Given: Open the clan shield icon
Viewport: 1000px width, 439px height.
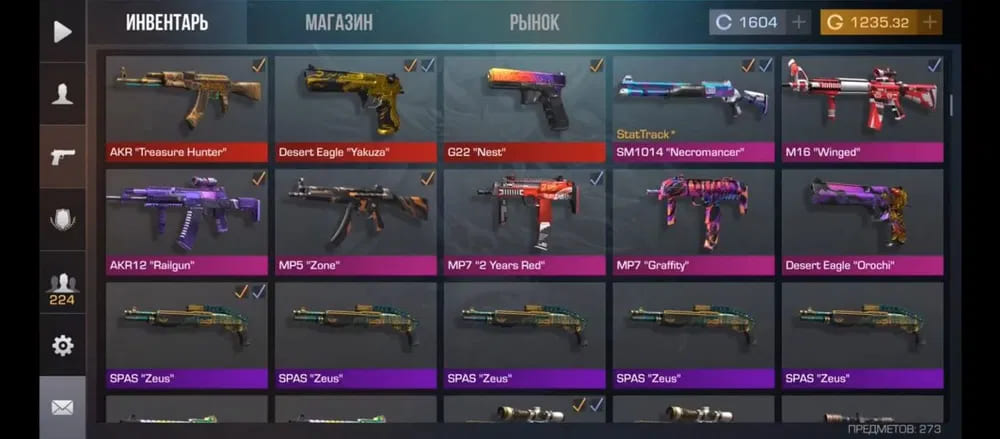Looking at the screenshot, I should click(62, 221).
